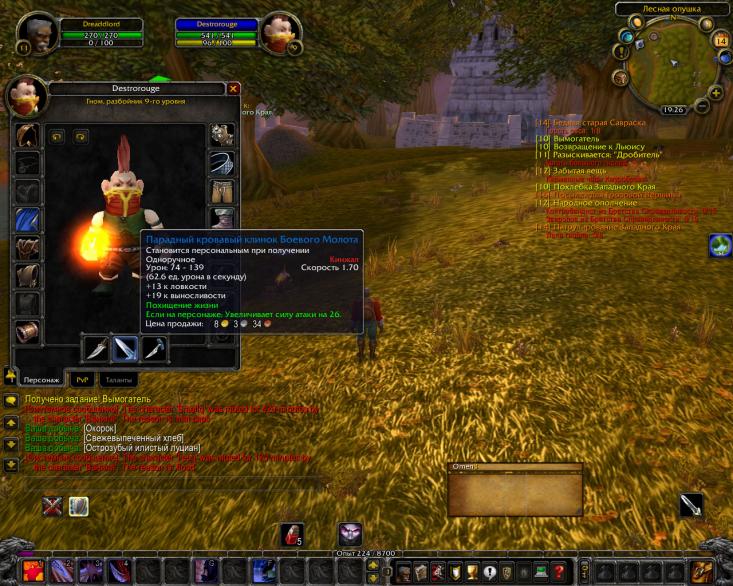Image resolution: width=733 pixels, height=586 pixels.
Task: Activate the first action bar ability
Action: 32,572
